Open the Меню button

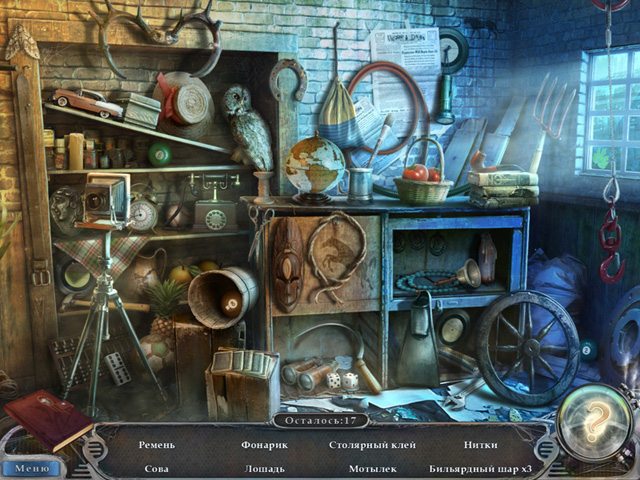point(31,466)
